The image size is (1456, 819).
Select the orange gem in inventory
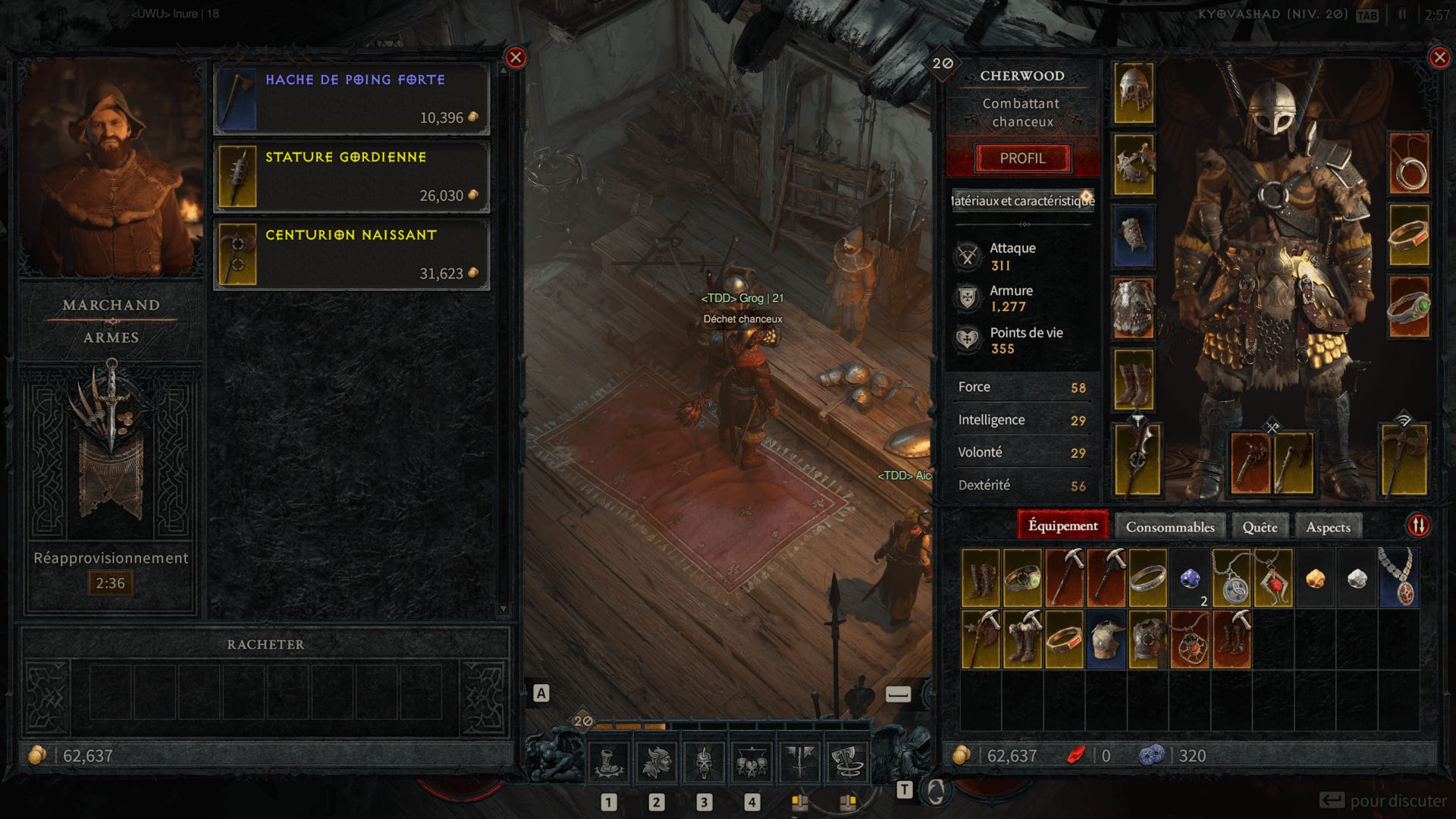[x=1315, y=579]
